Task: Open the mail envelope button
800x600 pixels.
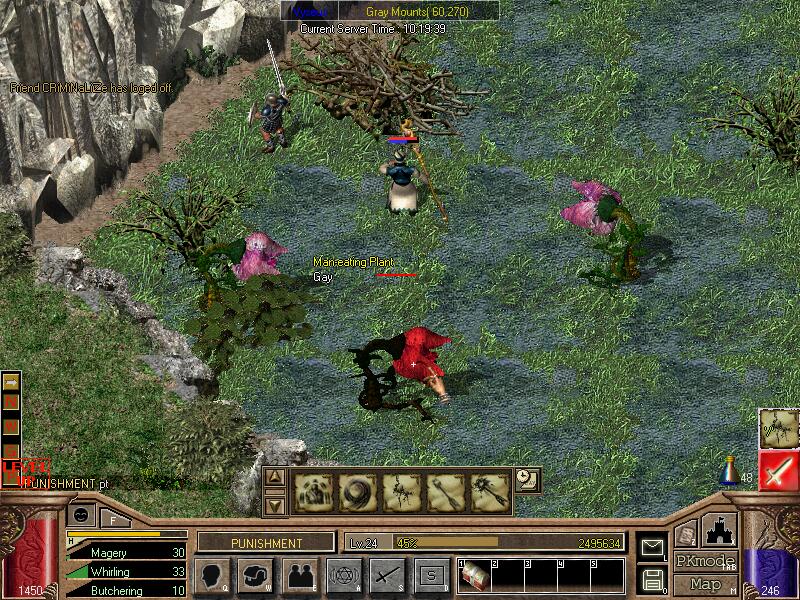Action: pos(652,548)
